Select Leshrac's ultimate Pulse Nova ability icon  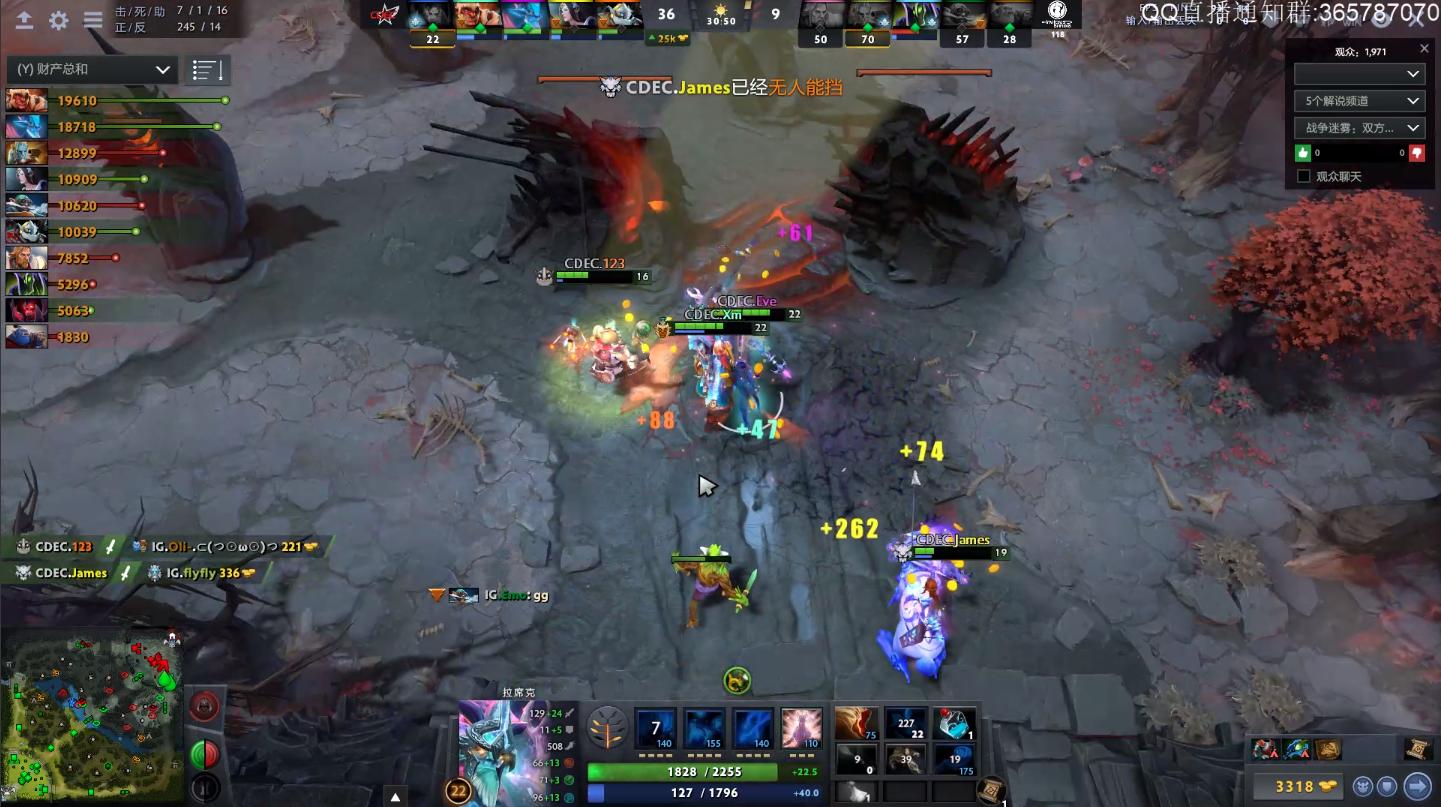801,729
